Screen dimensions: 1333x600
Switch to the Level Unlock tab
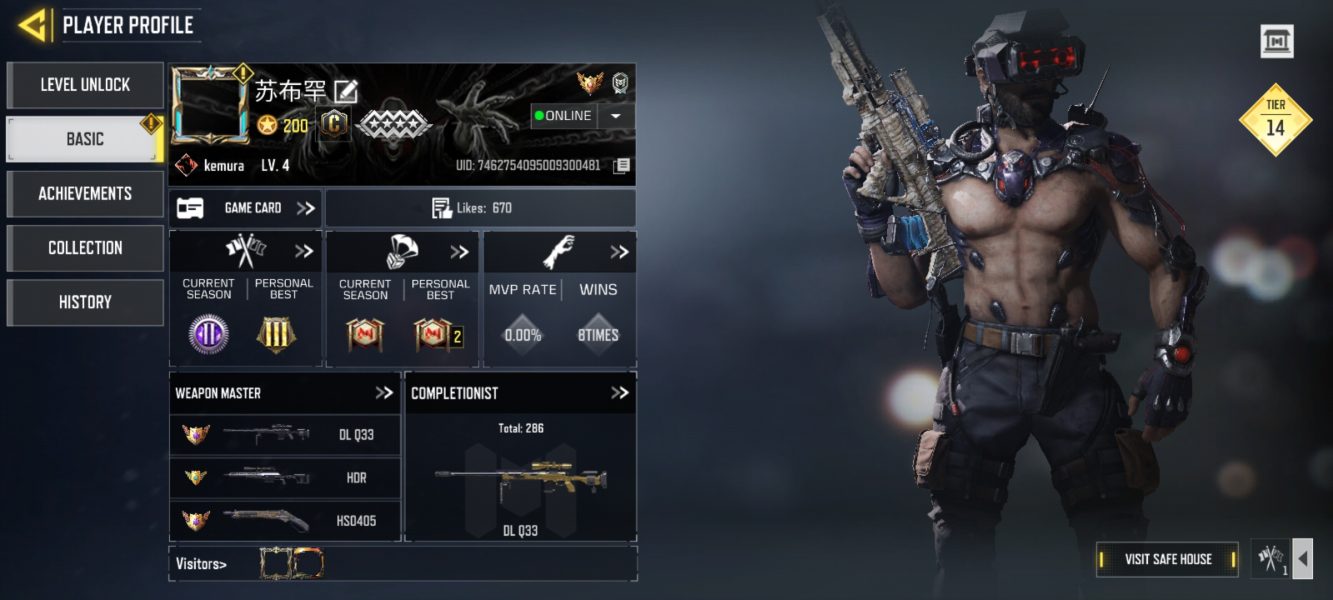click(x=85, y=86)
